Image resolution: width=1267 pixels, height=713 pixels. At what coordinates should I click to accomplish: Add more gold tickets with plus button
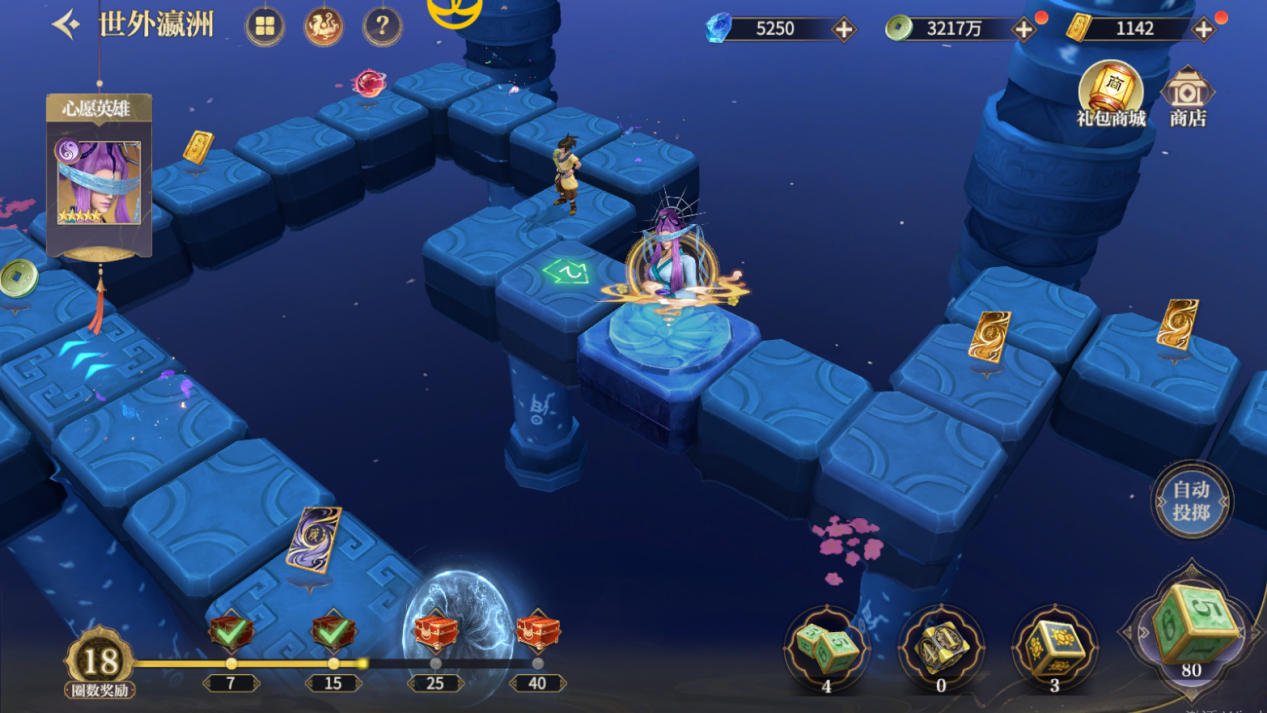pos(1203,29)
